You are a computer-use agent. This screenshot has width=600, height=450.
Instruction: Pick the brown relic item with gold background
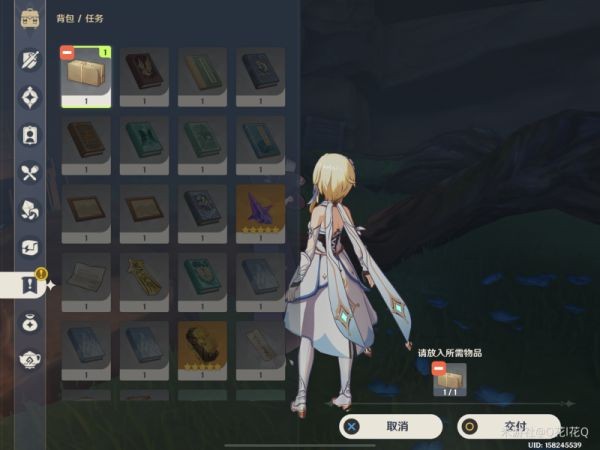pos(202,344)
